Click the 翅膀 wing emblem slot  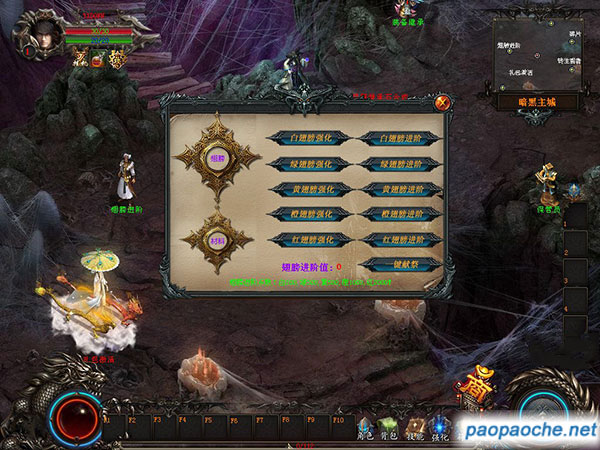[x=216, y=156]
